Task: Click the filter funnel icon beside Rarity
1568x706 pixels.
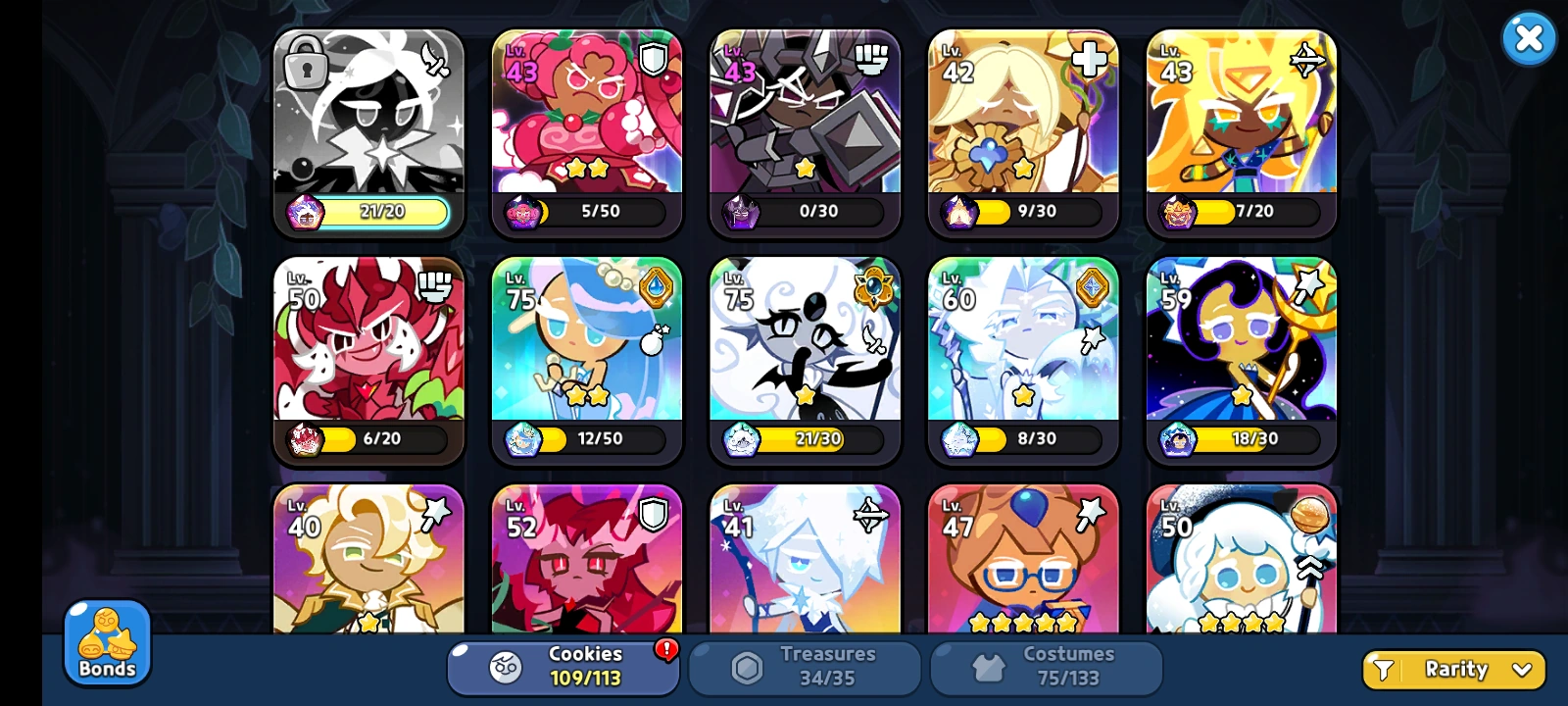Action: tap(1384, 669)
